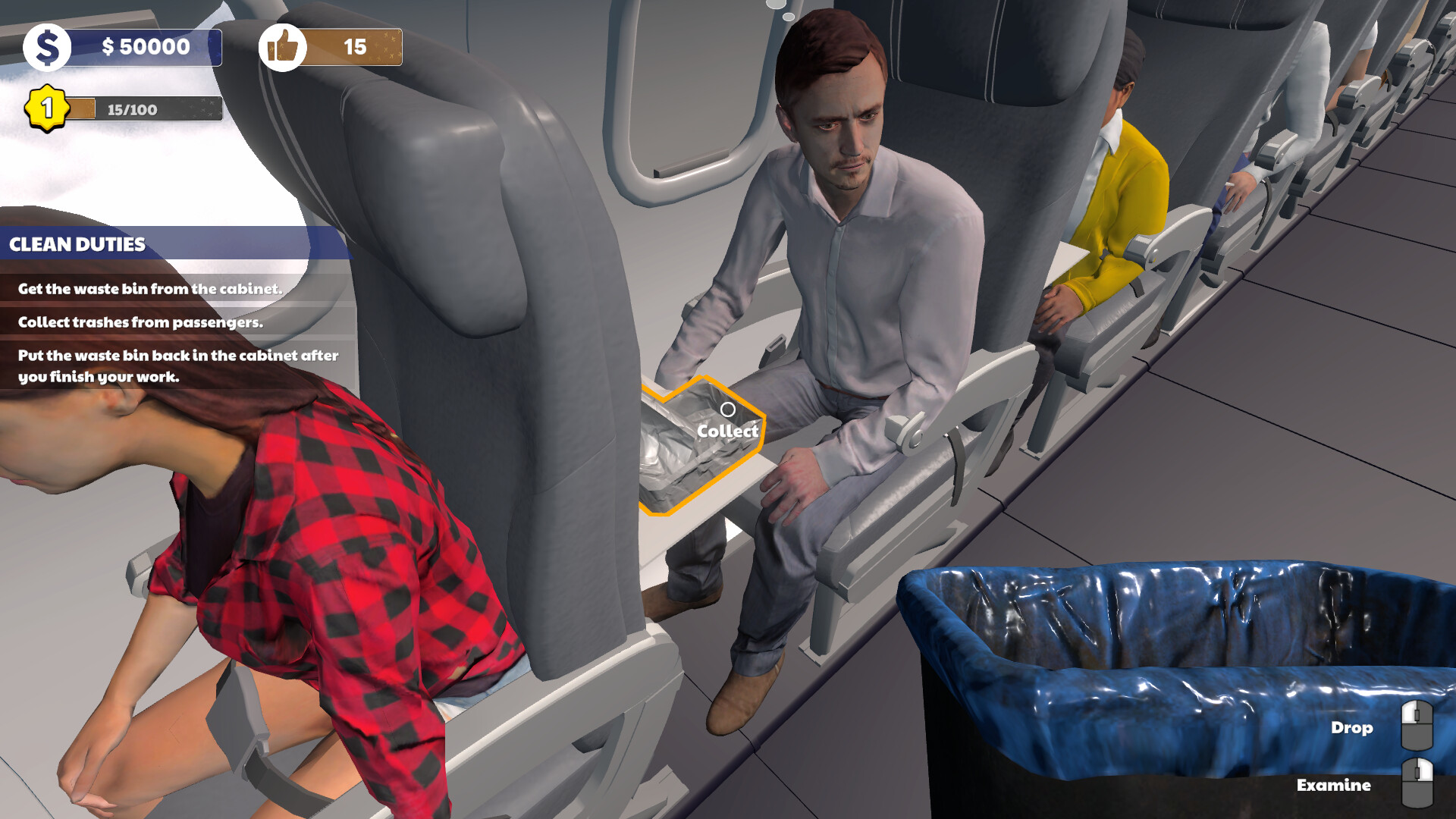Toggle the CLEAN DUTIES panel header

[77, 243]
